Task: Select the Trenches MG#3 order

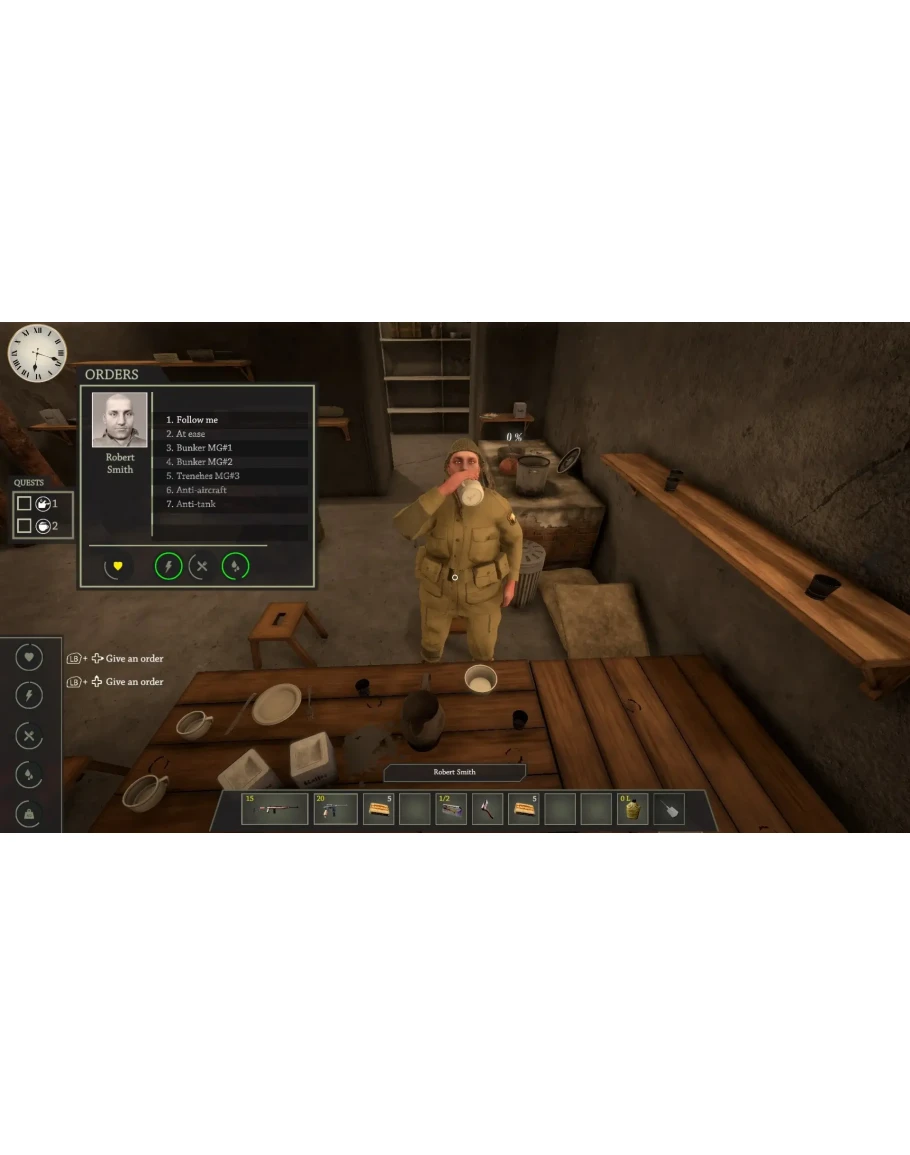Action: tap(208, 476)
